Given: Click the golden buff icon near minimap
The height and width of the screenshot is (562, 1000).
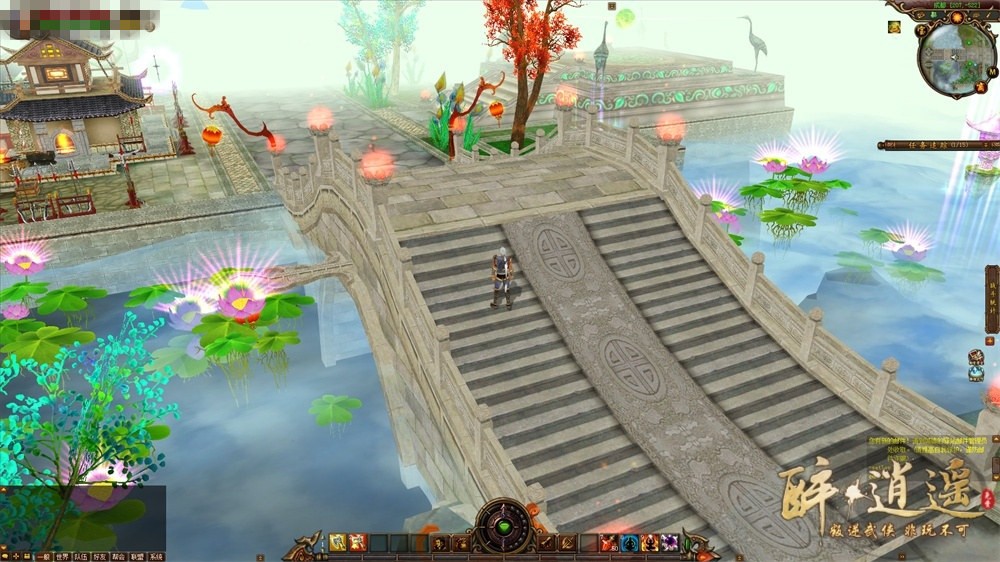Looking at the screenshot, I should tap(893, 27).
